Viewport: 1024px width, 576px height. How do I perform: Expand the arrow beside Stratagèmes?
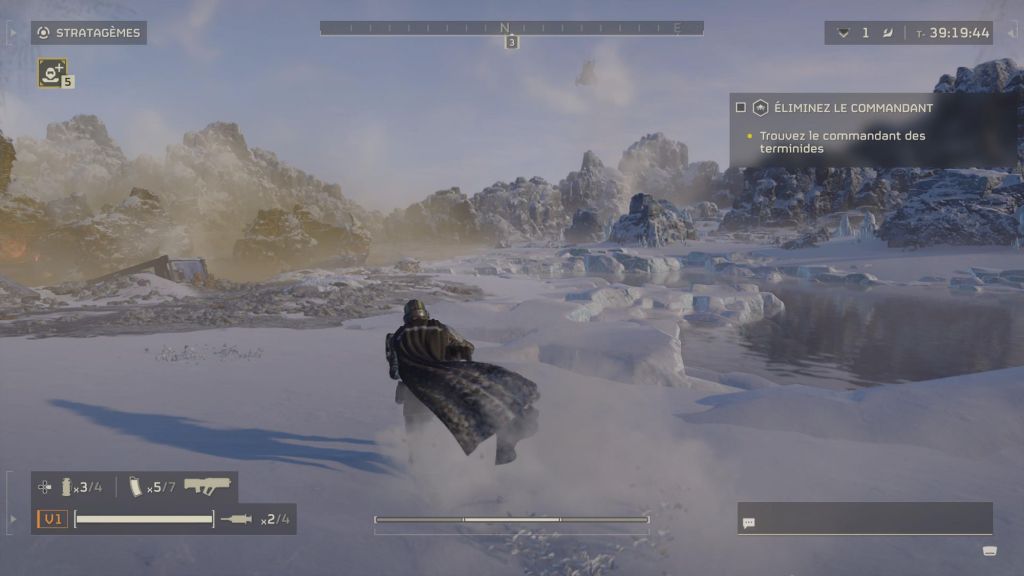pos(12,33)
